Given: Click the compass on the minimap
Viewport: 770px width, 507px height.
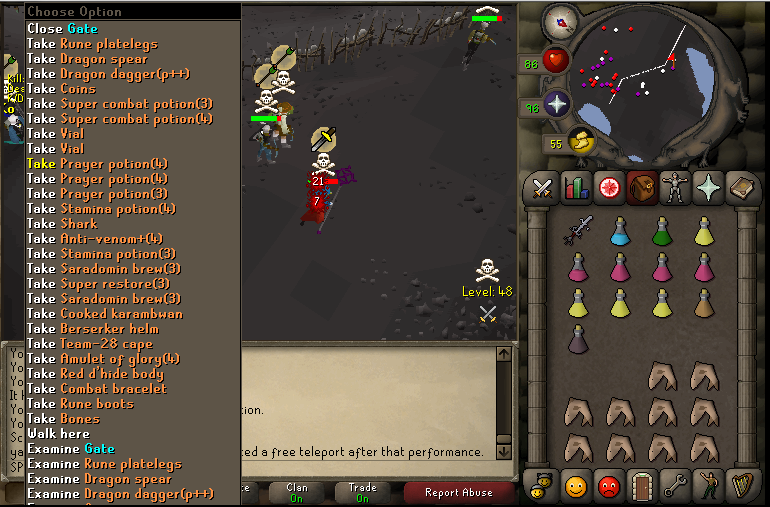Looking at the screenshot, I should pyautogui.click(x=559, y=22).
